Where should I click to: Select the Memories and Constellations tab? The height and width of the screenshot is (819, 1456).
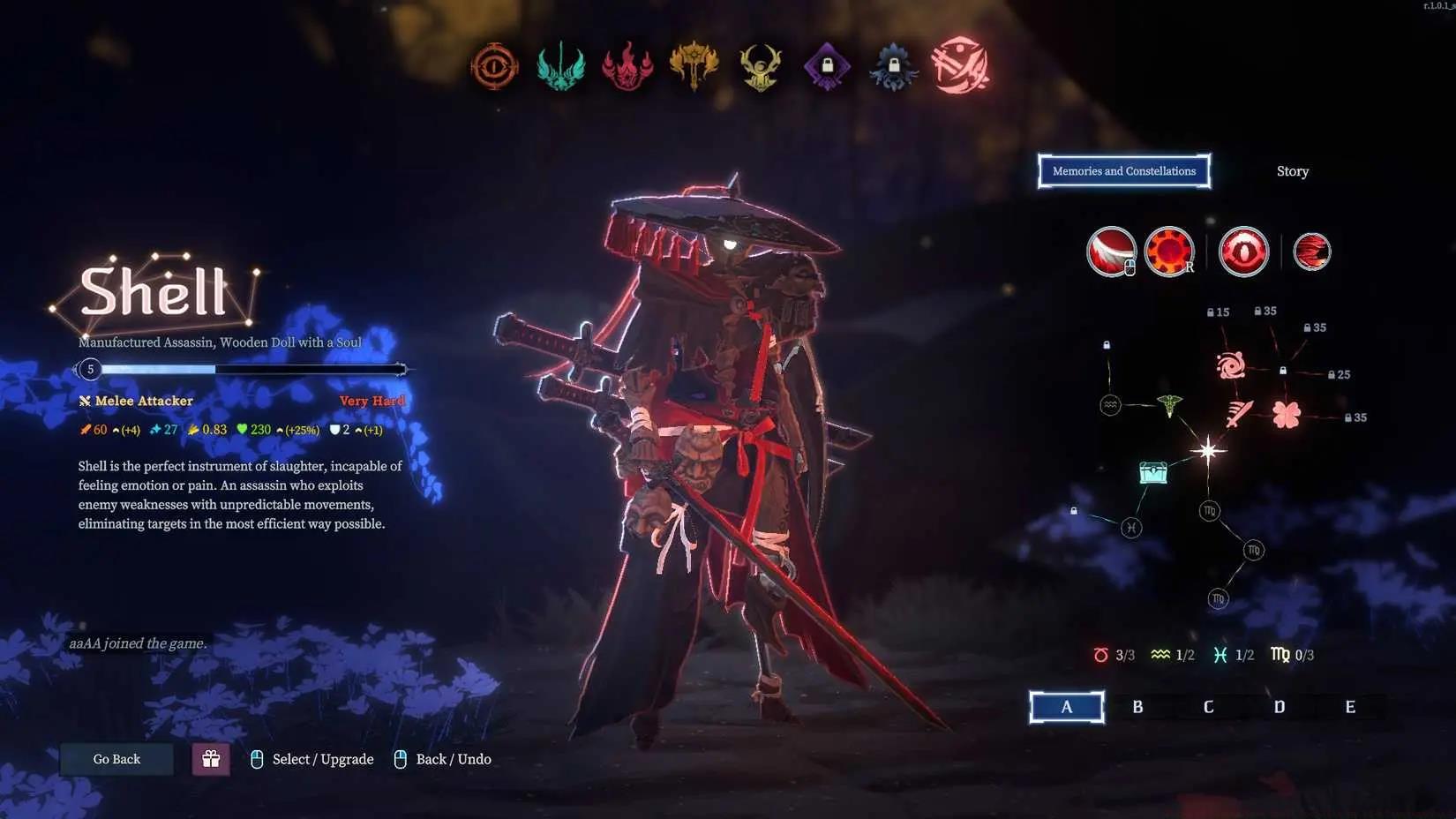tap(1123, 171)
